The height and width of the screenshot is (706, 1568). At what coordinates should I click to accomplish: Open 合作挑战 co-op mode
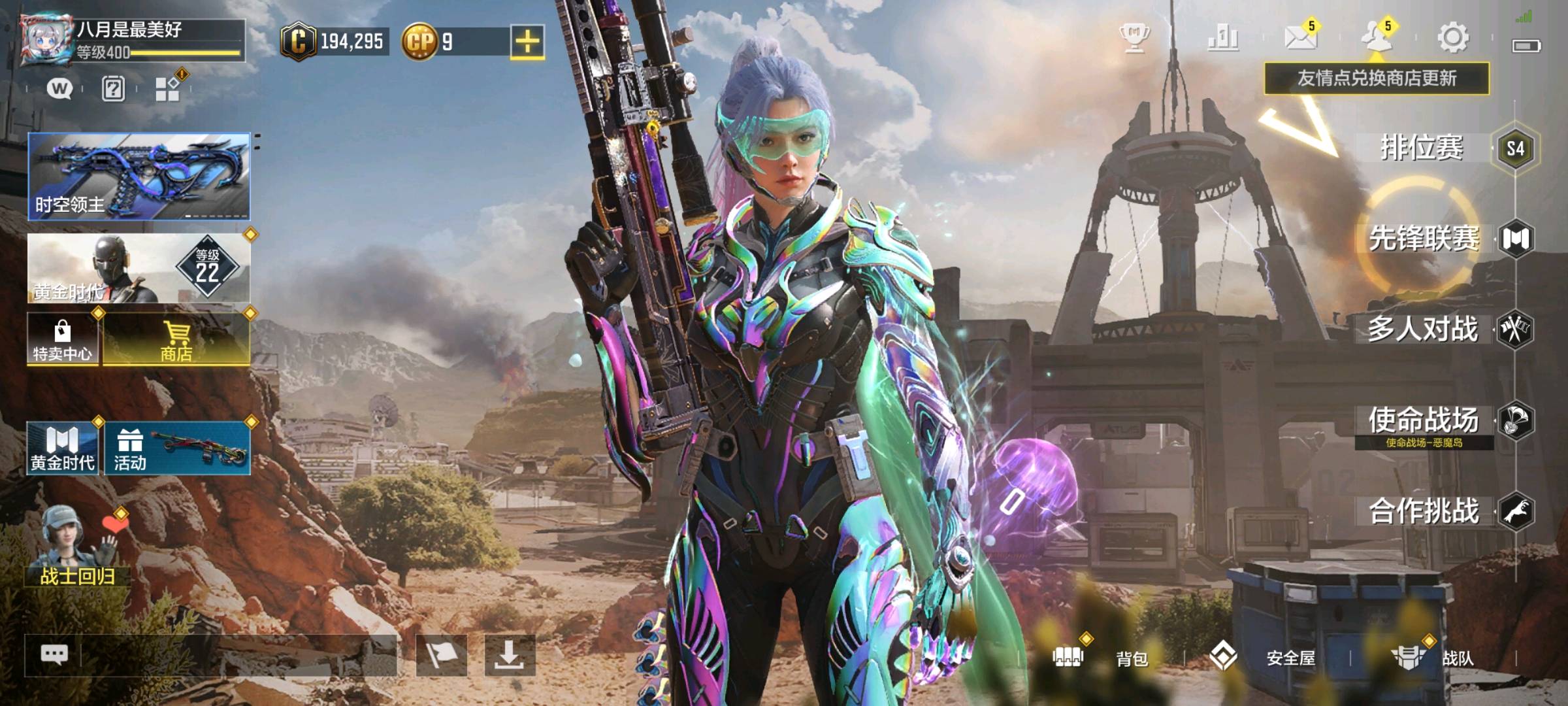[x=1424, y=511]
